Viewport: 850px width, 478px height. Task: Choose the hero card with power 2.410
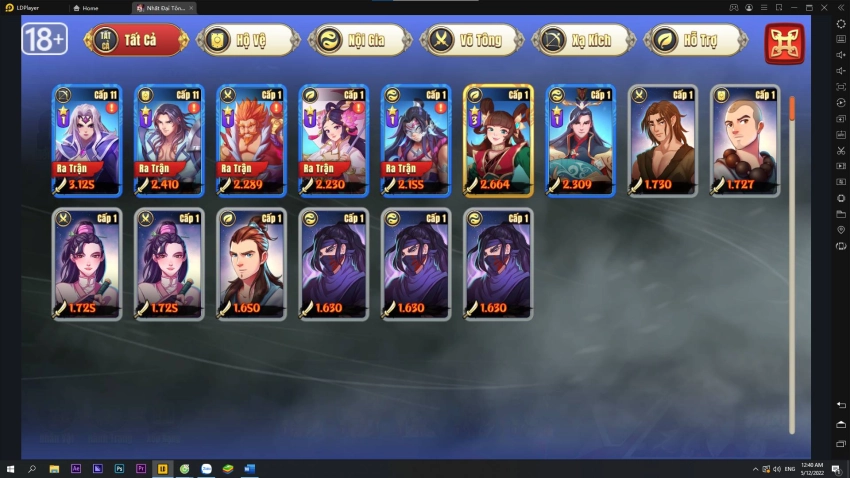click(169, 140)
